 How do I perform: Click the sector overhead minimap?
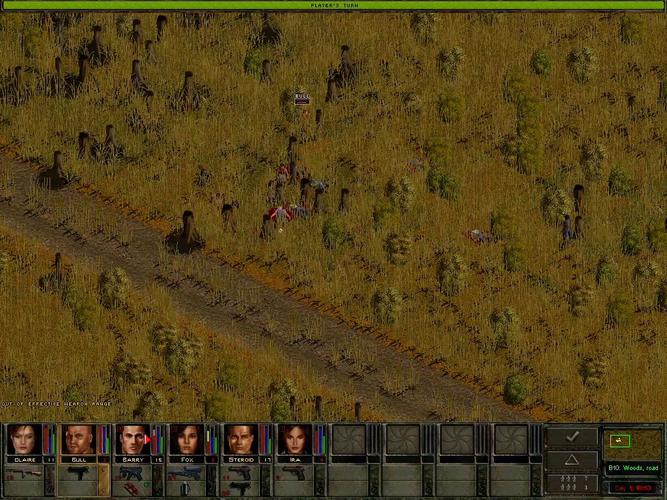[x=631, y=441]
